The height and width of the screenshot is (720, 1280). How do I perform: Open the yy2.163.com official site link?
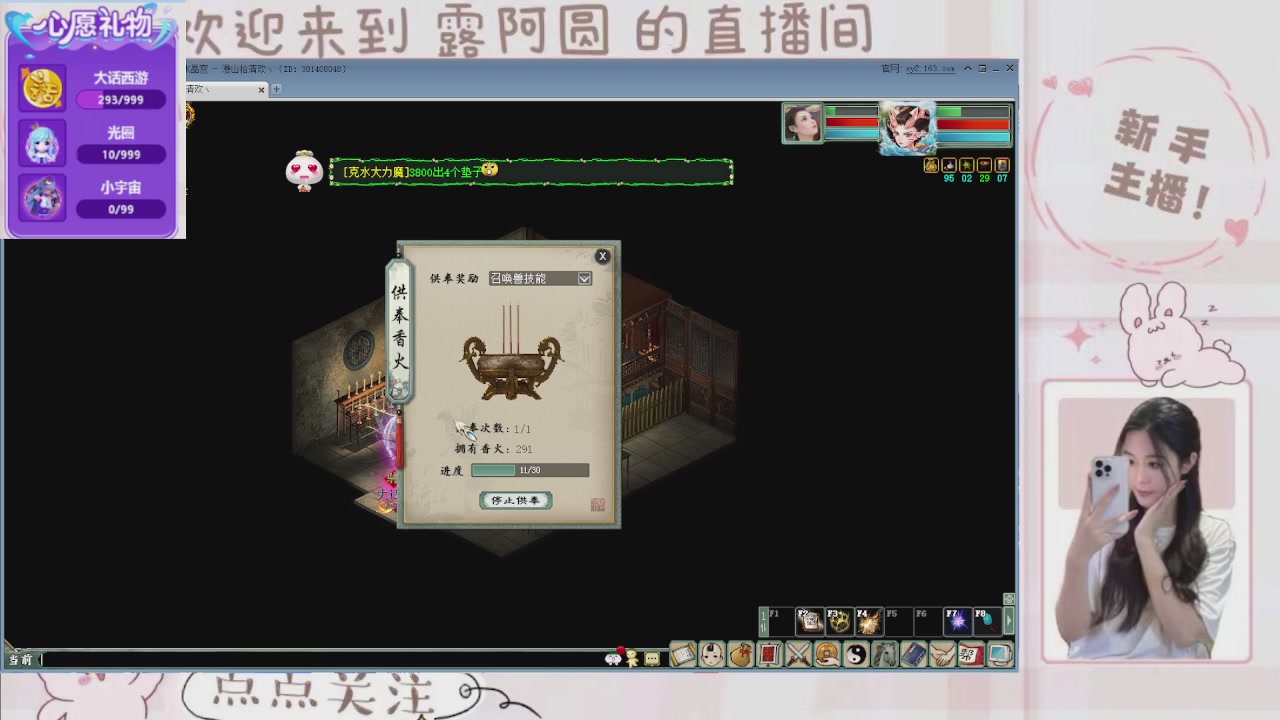point(931,68)
